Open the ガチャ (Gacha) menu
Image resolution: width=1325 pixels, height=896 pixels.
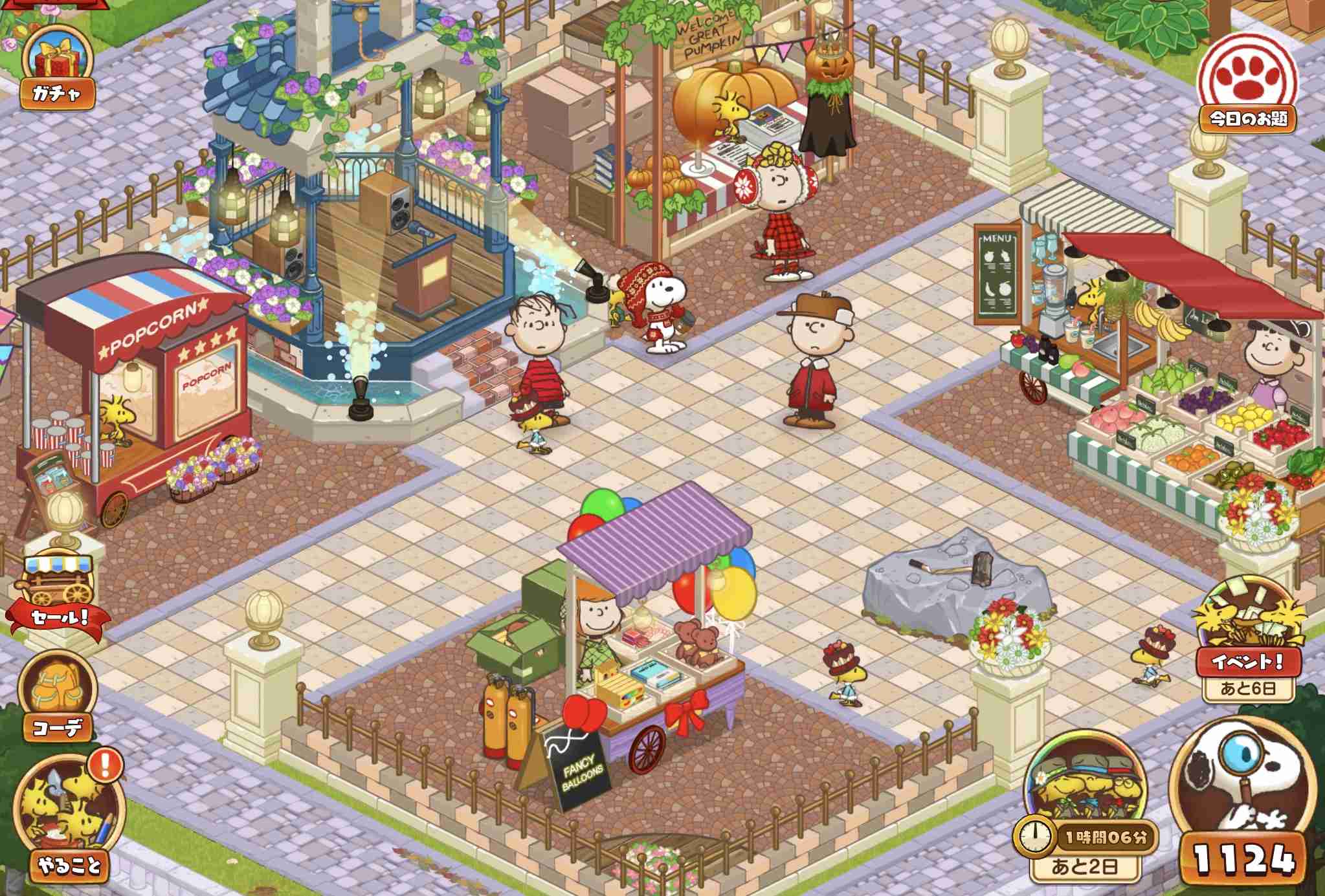tap(55, 61)
